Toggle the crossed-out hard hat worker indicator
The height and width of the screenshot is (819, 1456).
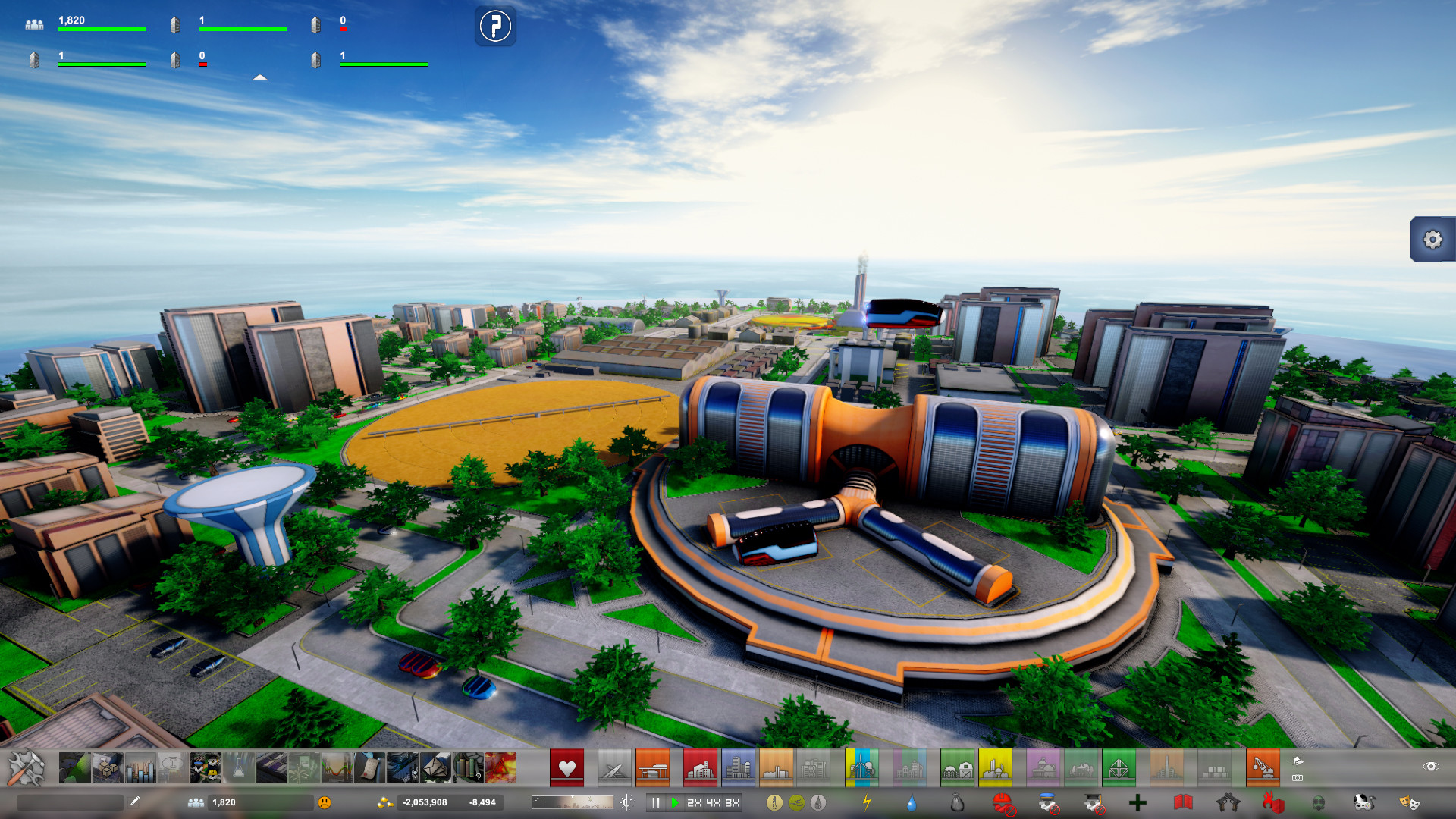click(x=1003, y=803)
